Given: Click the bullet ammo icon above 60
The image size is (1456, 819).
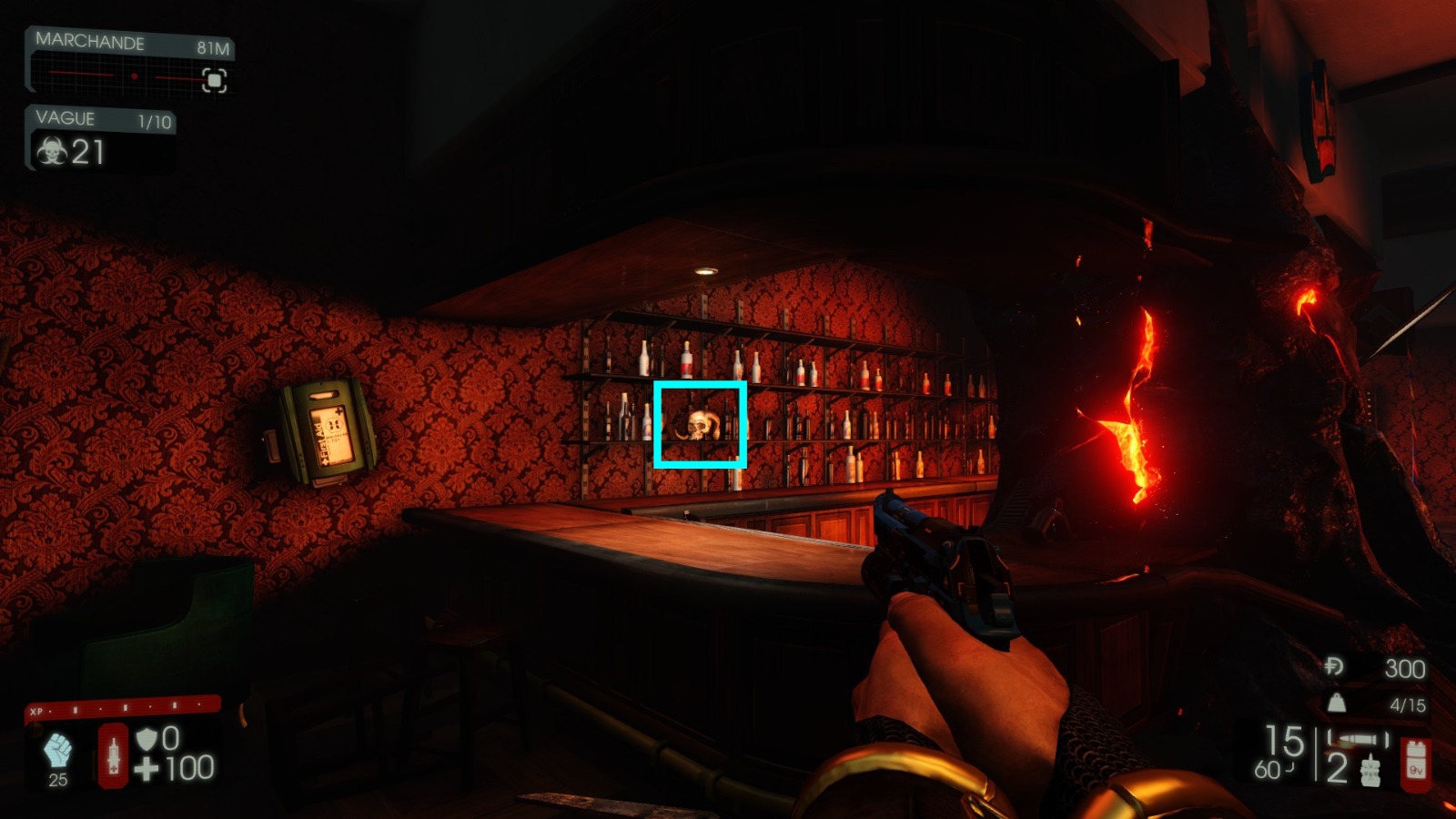Looking at the screenshot, I should (1358, 739).
